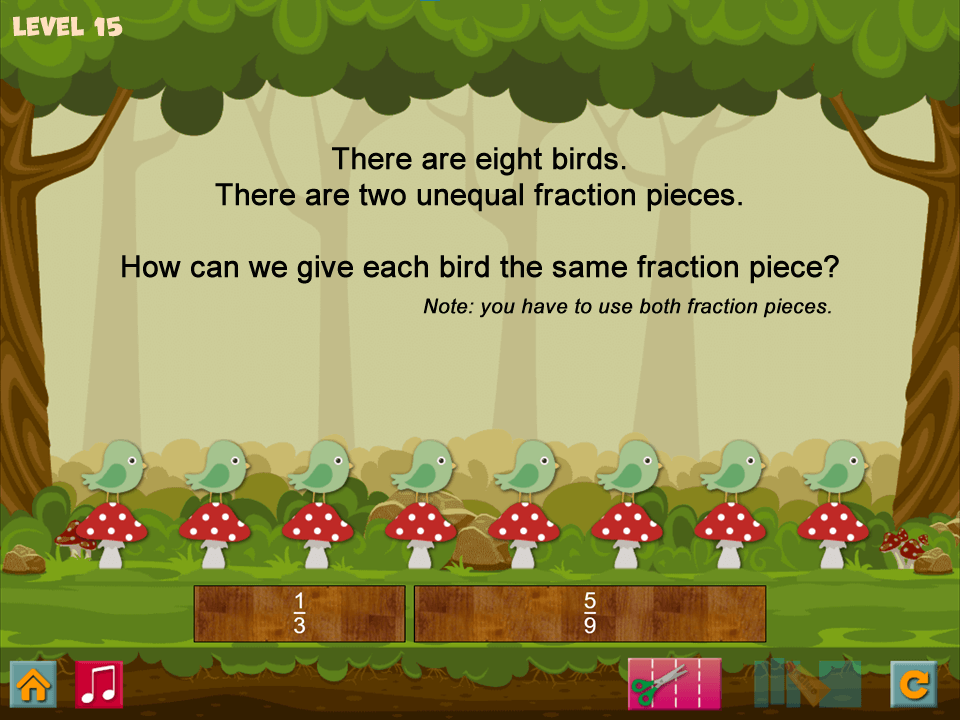Screen dimensions: 960x720
Task: Reset the level with the orange arrow
Action: 913,685
